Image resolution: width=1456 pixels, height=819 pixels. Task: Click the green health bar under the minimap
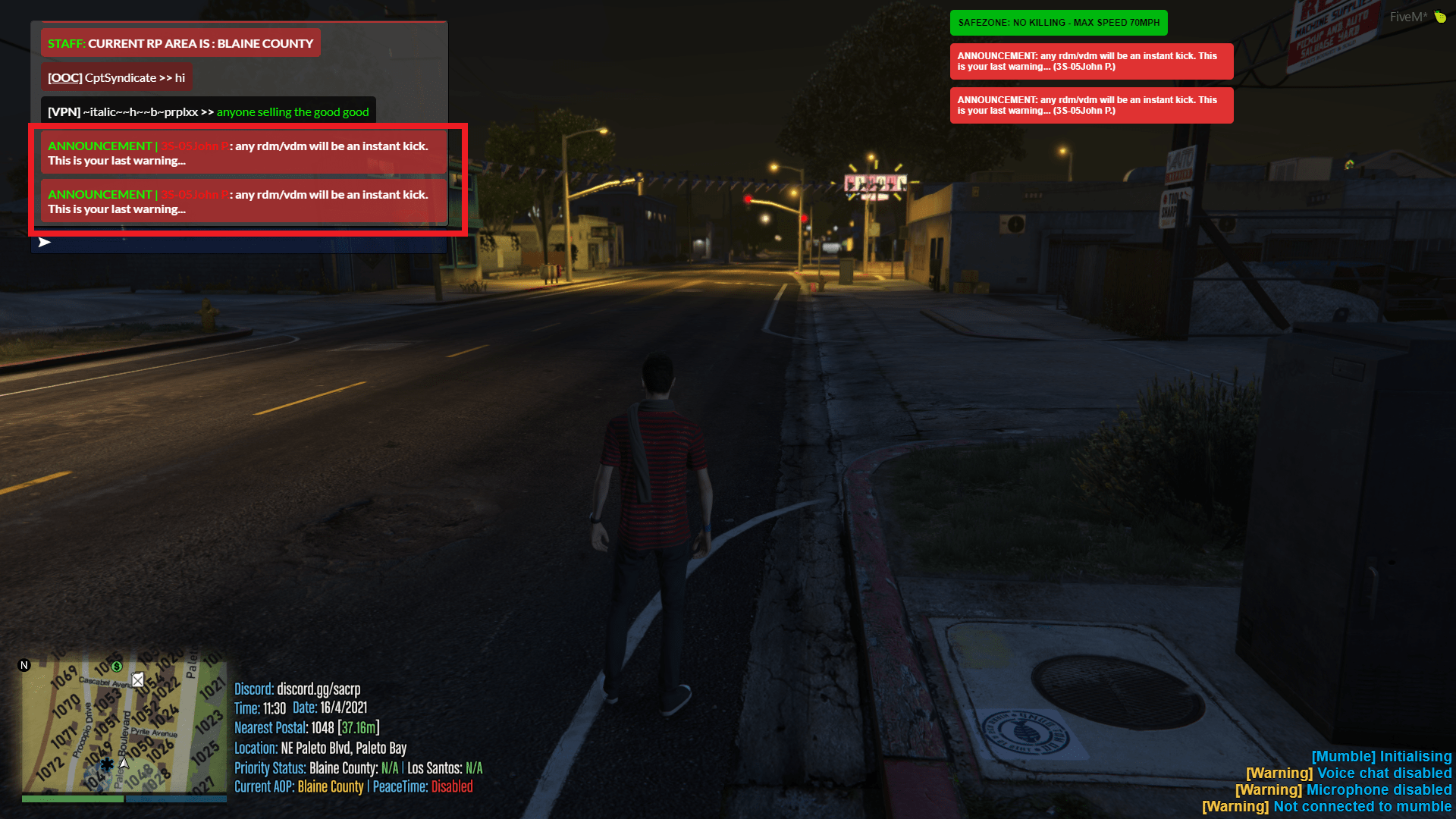tap(72, 799)
